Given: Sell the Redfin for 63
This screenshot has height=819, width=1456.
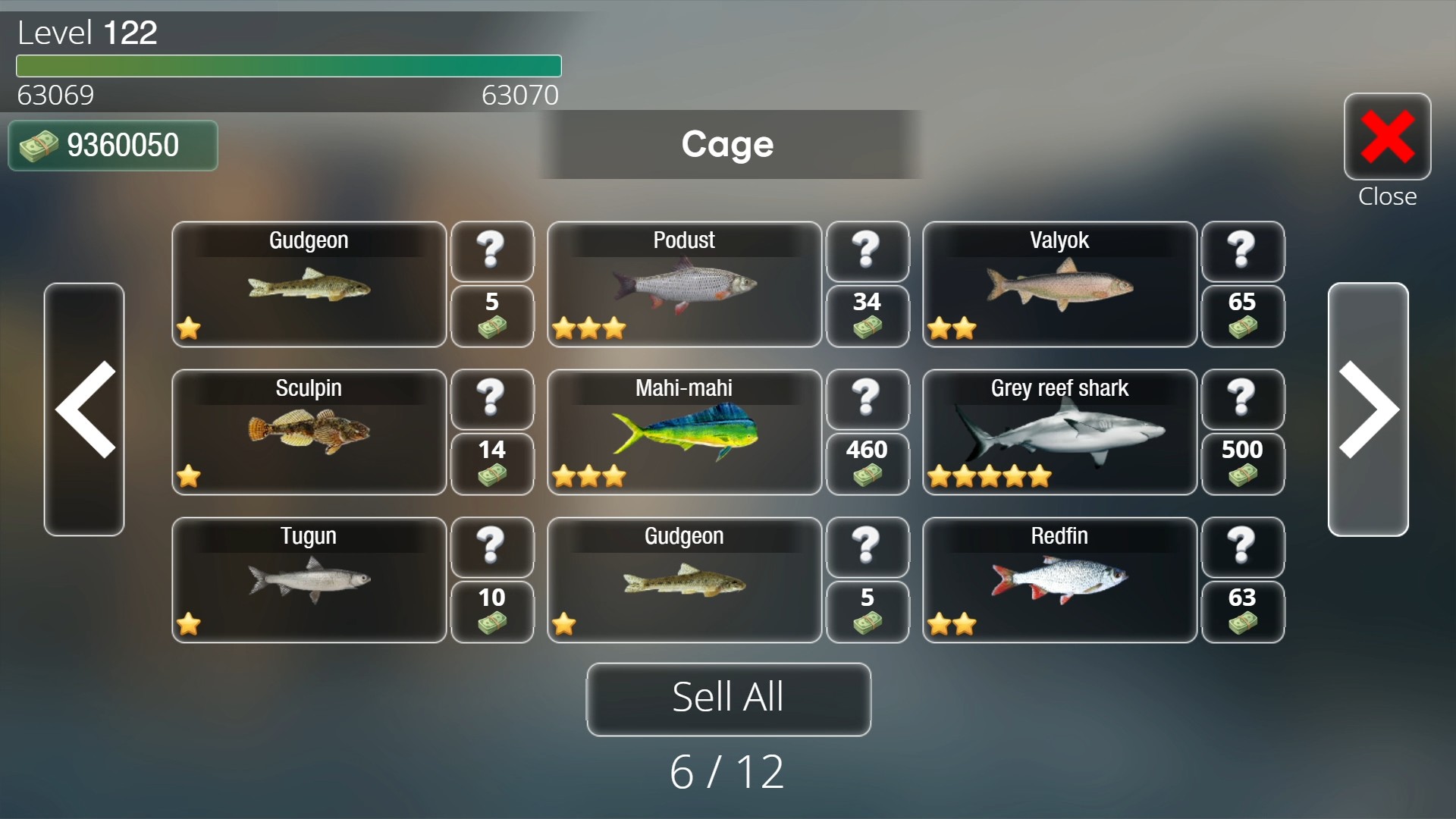Looking at the screenshot, I should (x=1243, y=612).
